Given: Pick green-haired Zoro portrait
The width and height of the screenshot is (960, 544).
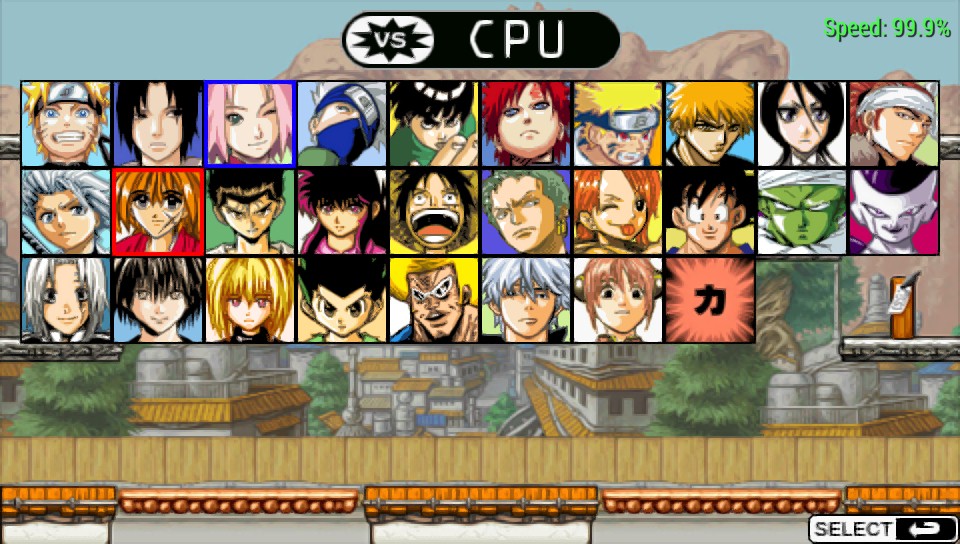Looking at the screenshot, I should click(x=526, y=212).
